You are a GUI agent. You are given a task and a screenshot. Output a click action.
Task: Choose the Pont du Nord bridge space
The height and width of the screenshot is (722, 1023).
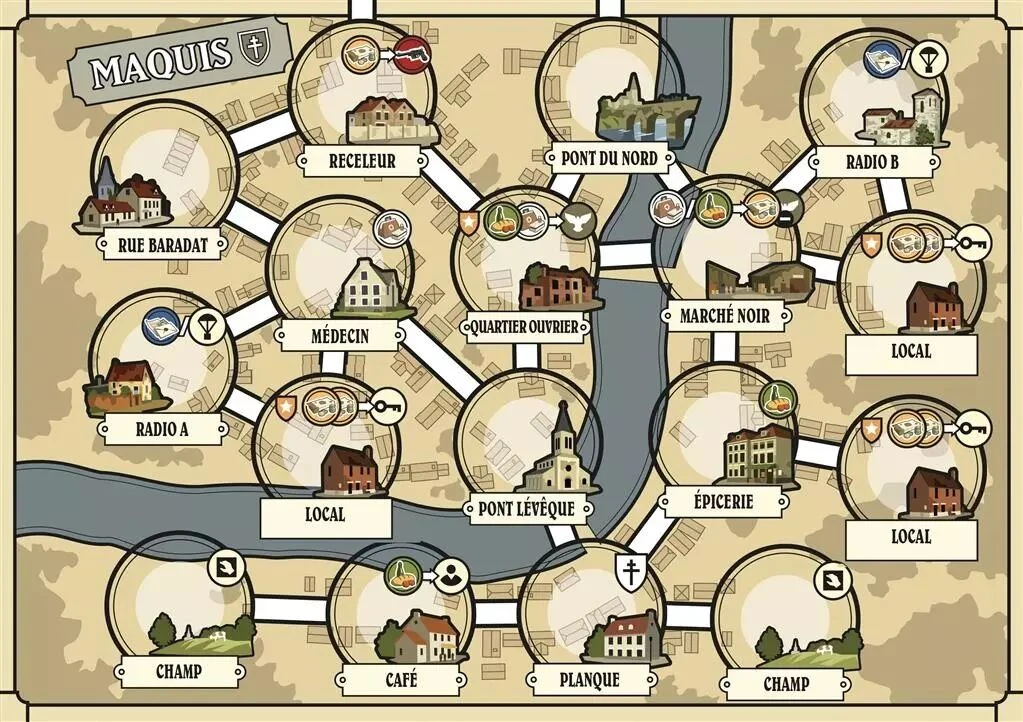tap(609, 90)
